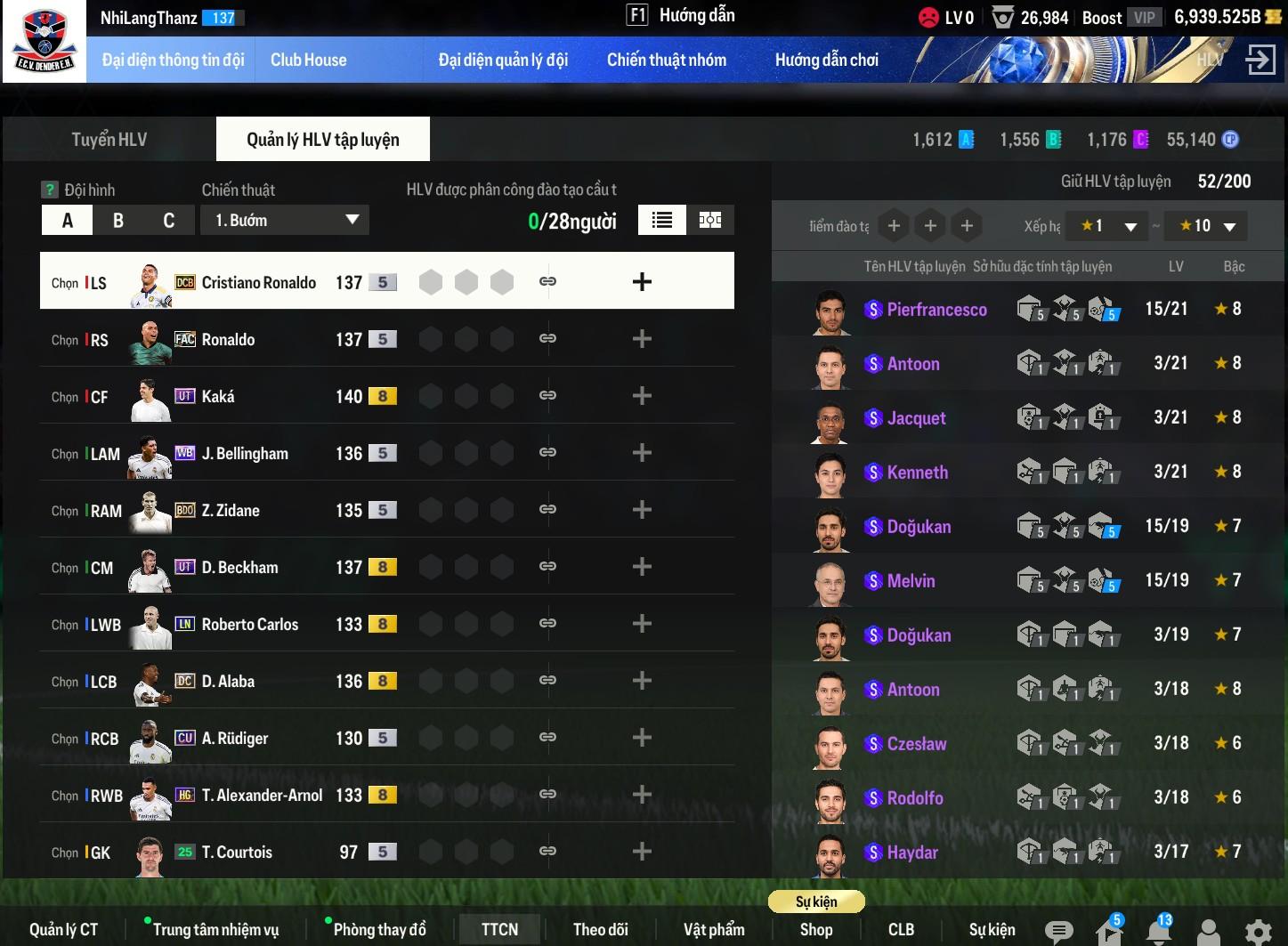Open the notifications bell

(1158, 932)
